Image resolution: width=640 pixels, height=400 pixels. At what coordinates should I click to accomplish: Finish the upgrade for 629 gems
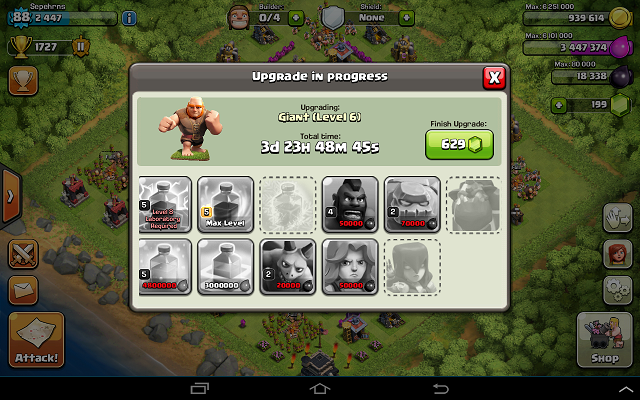click(x=459, y=144)
